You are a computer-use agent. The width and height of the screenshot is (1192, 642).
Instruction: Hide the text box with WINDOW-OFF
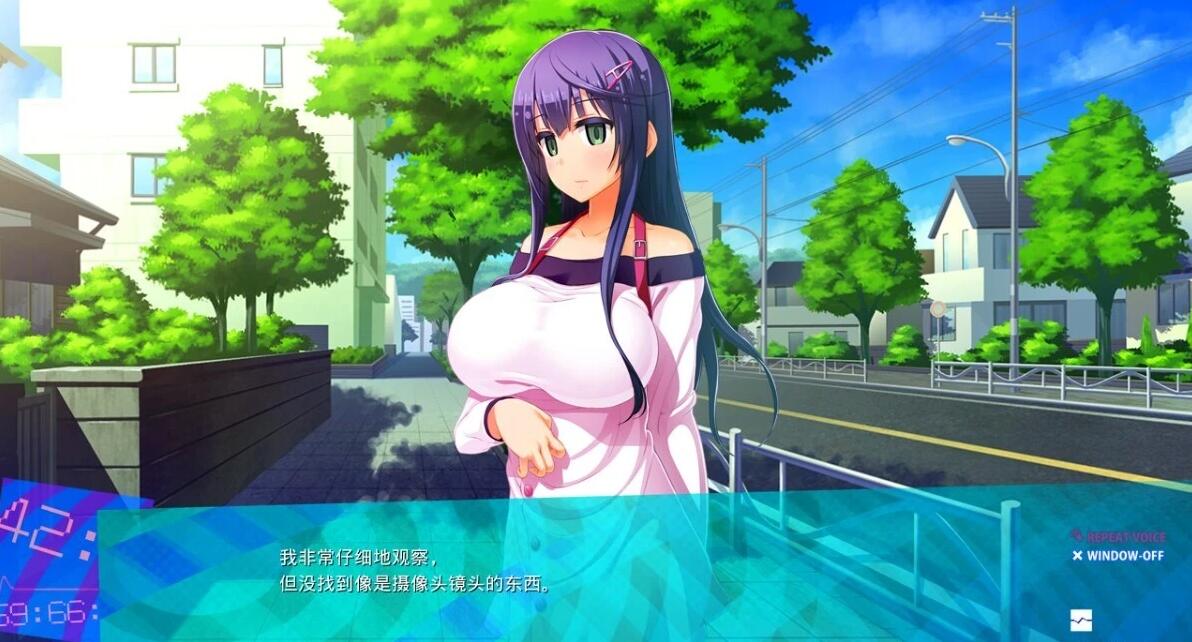[1119, 556]
